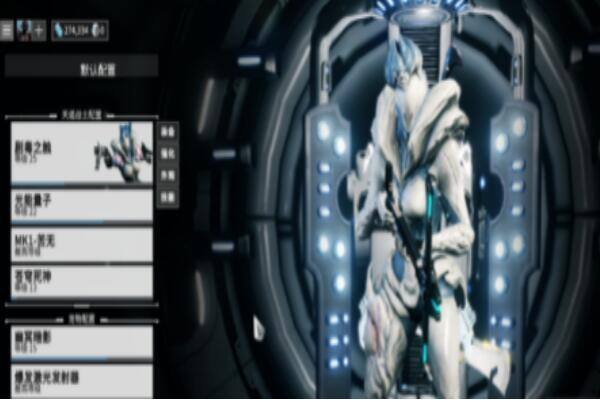The height and width of the screenshot is (402, 600).
Task: Select the Warframe slot with the character thumbnail
Action: pyautogui.click(x=81, y=153)
